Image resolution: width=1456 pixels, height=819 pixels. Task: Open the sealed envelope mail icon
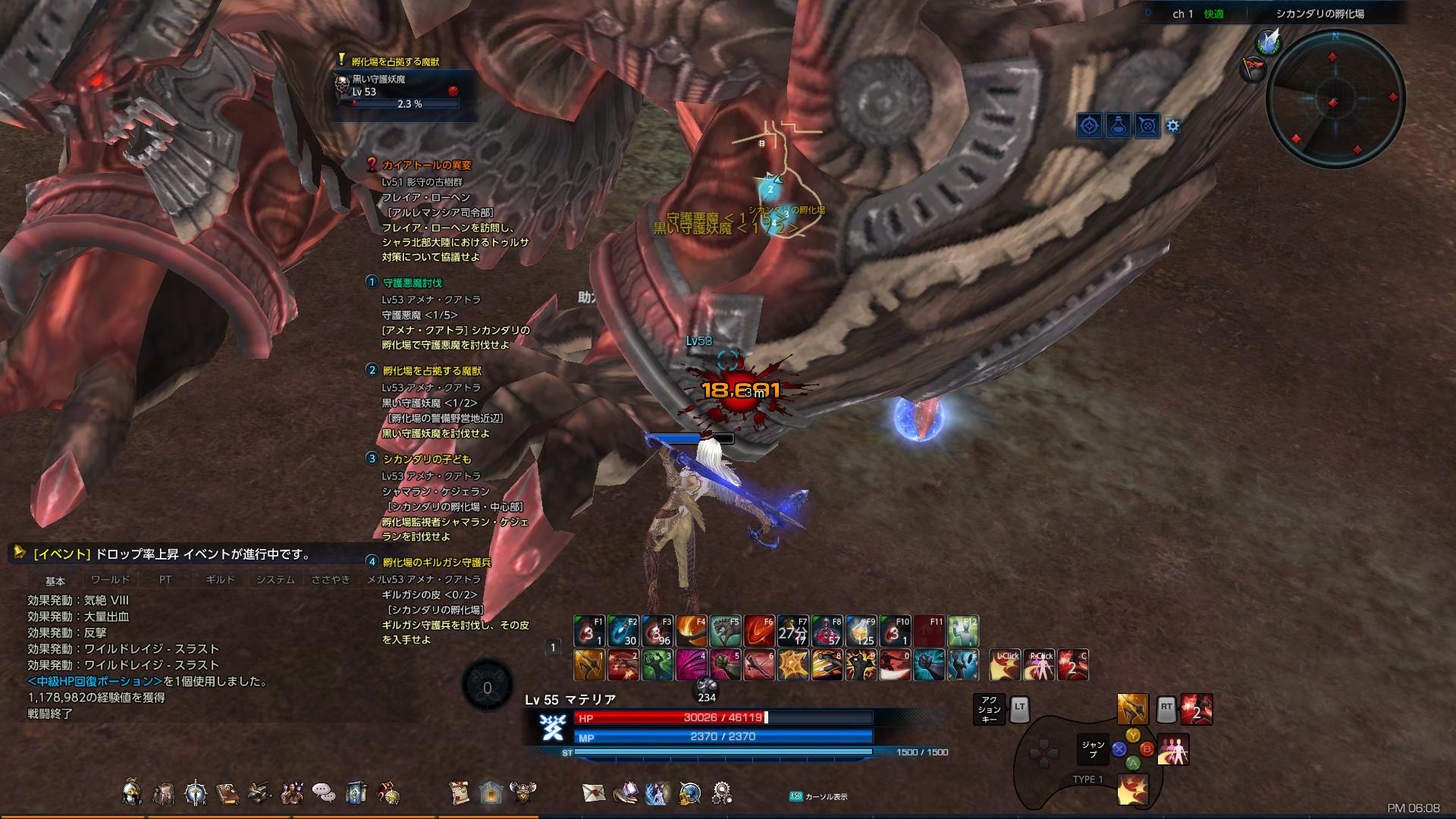point(594,793)
